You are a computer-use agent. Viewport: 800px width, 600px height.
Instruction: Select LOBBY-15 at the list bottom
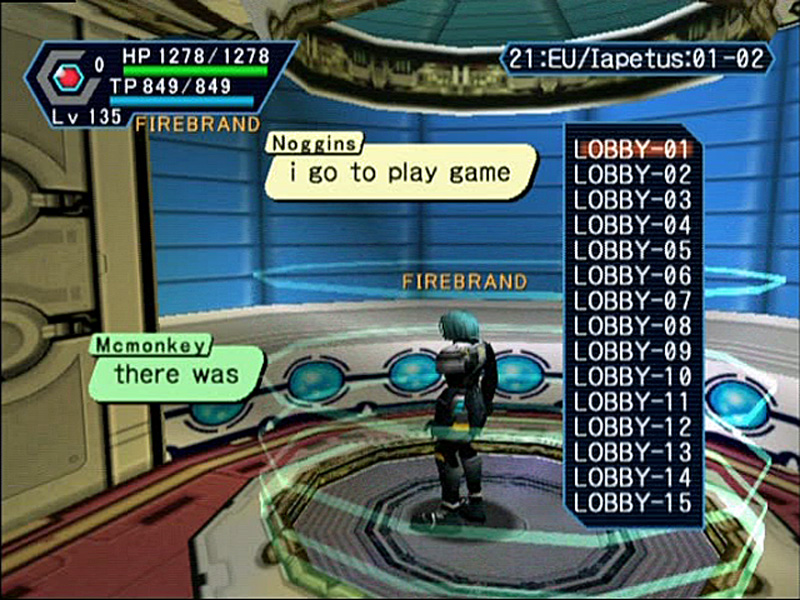(x=632, y=502)
